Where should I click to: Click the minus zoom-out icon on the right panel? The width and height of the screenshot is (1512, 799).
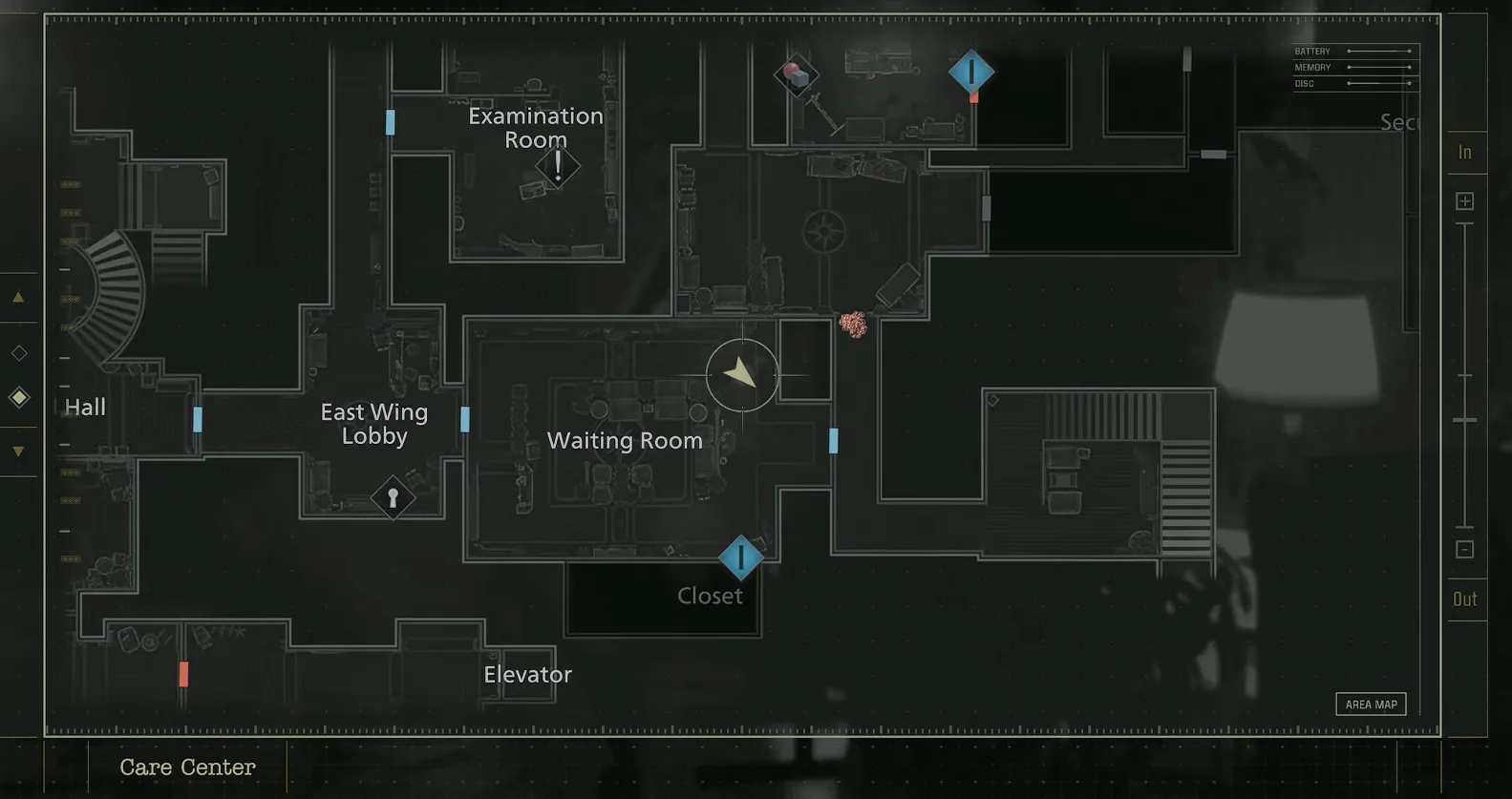(x=1466, y=549)
